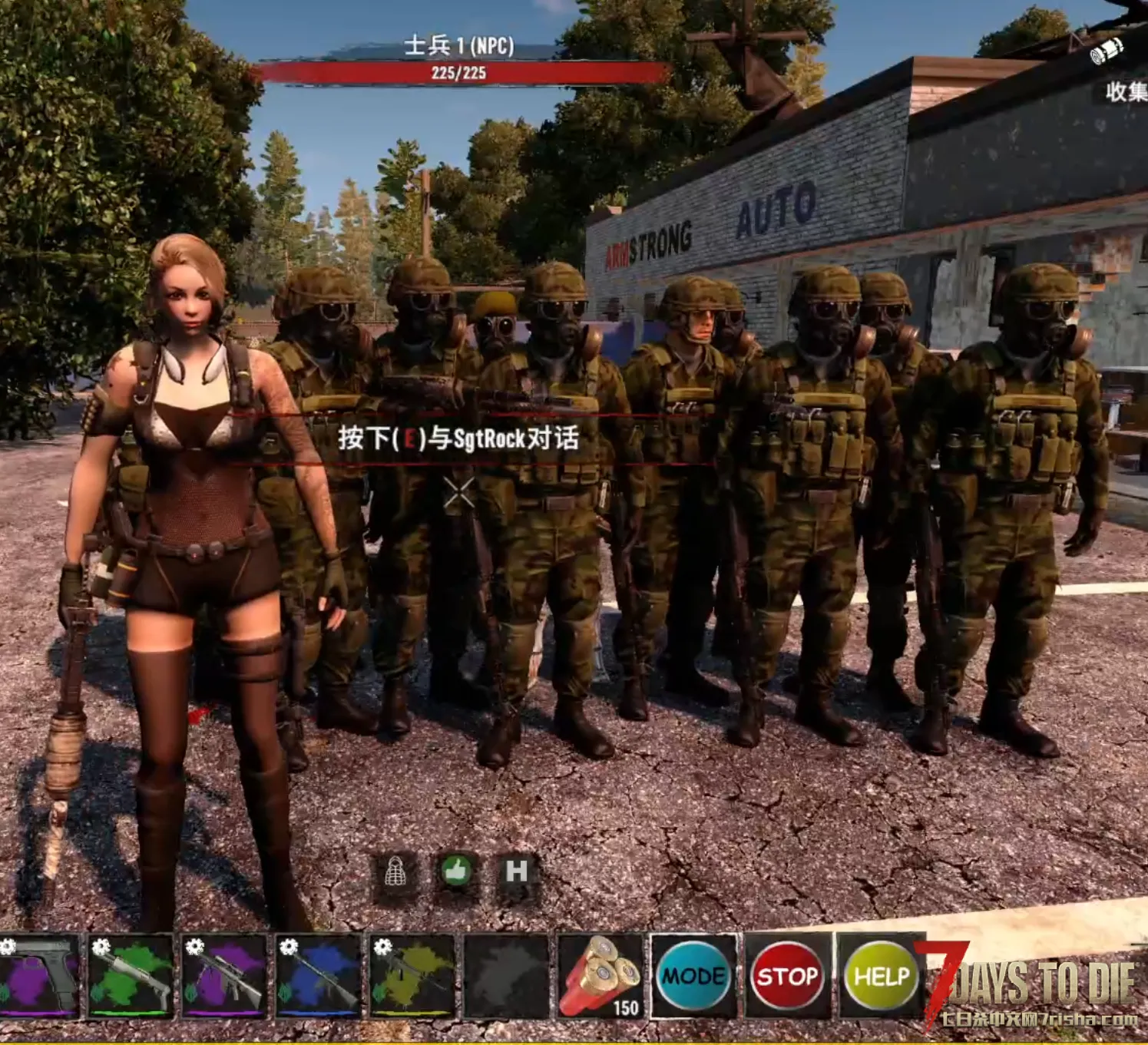The height and width of the screenshot is (1045, 1148).
Task: Click the green thumbs-up buff icon
Action: coord(456,871)
